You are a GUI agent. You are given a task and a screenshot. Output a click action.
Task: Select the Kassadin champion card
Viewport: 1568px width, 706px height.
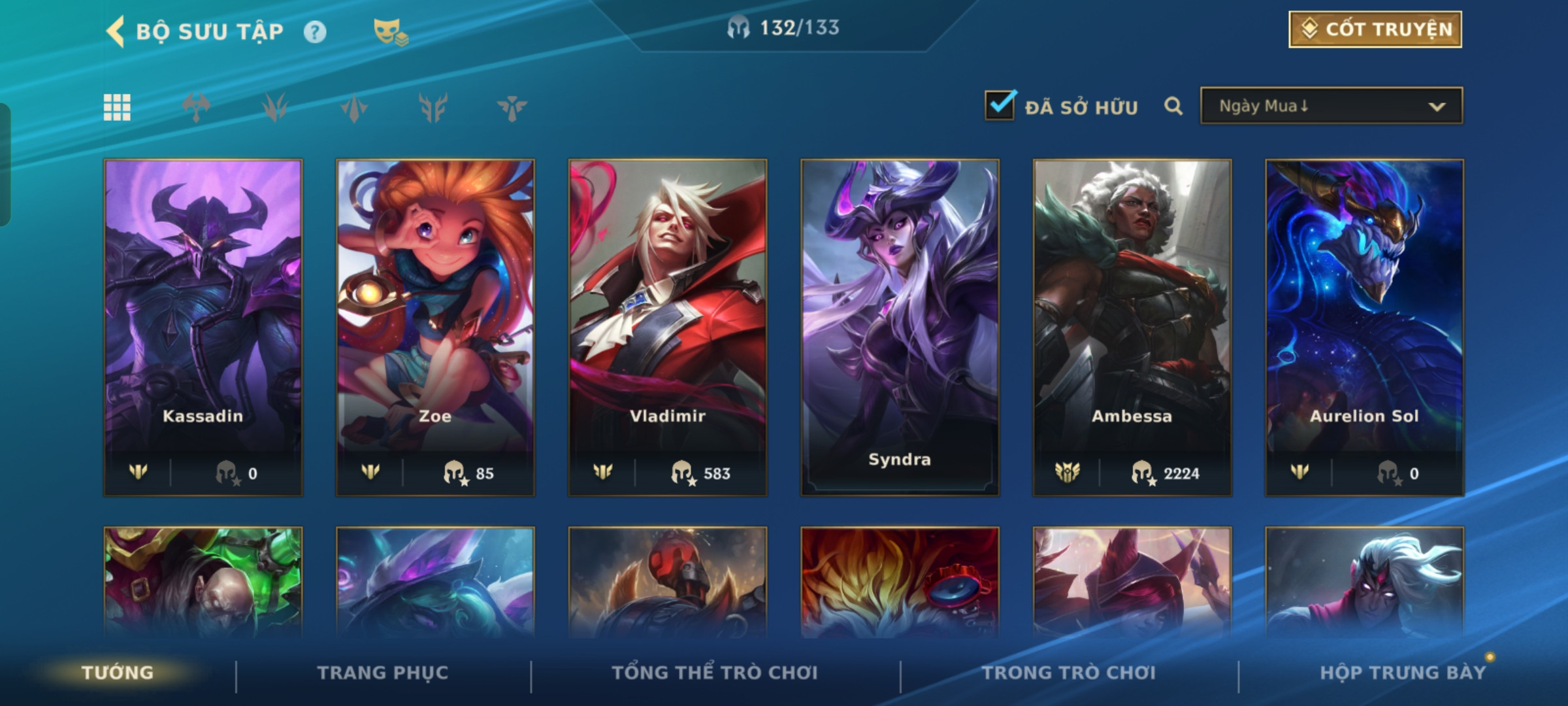[x=203, y=327]
